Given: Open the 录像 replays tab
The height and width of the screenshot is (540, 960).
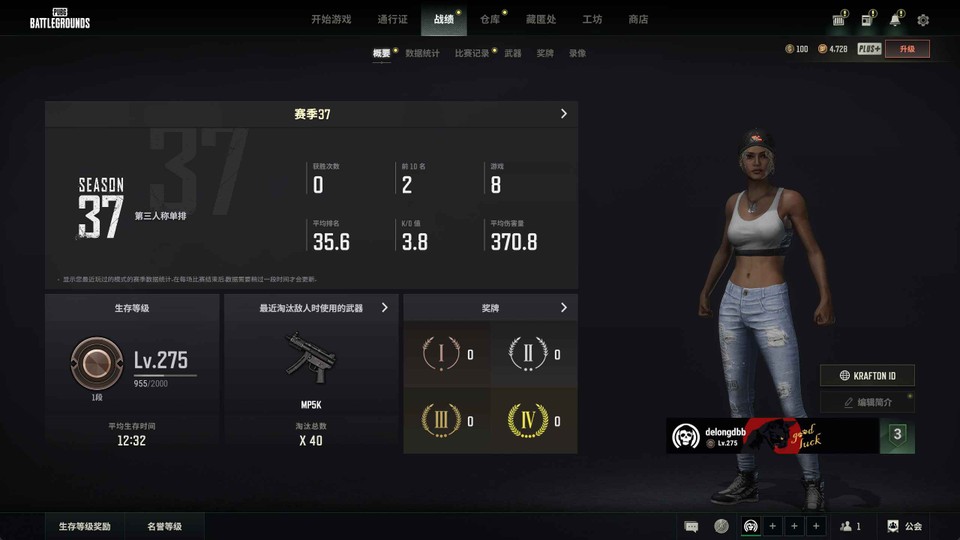Looking at the screenshot, I should click(x=577, y=53).
